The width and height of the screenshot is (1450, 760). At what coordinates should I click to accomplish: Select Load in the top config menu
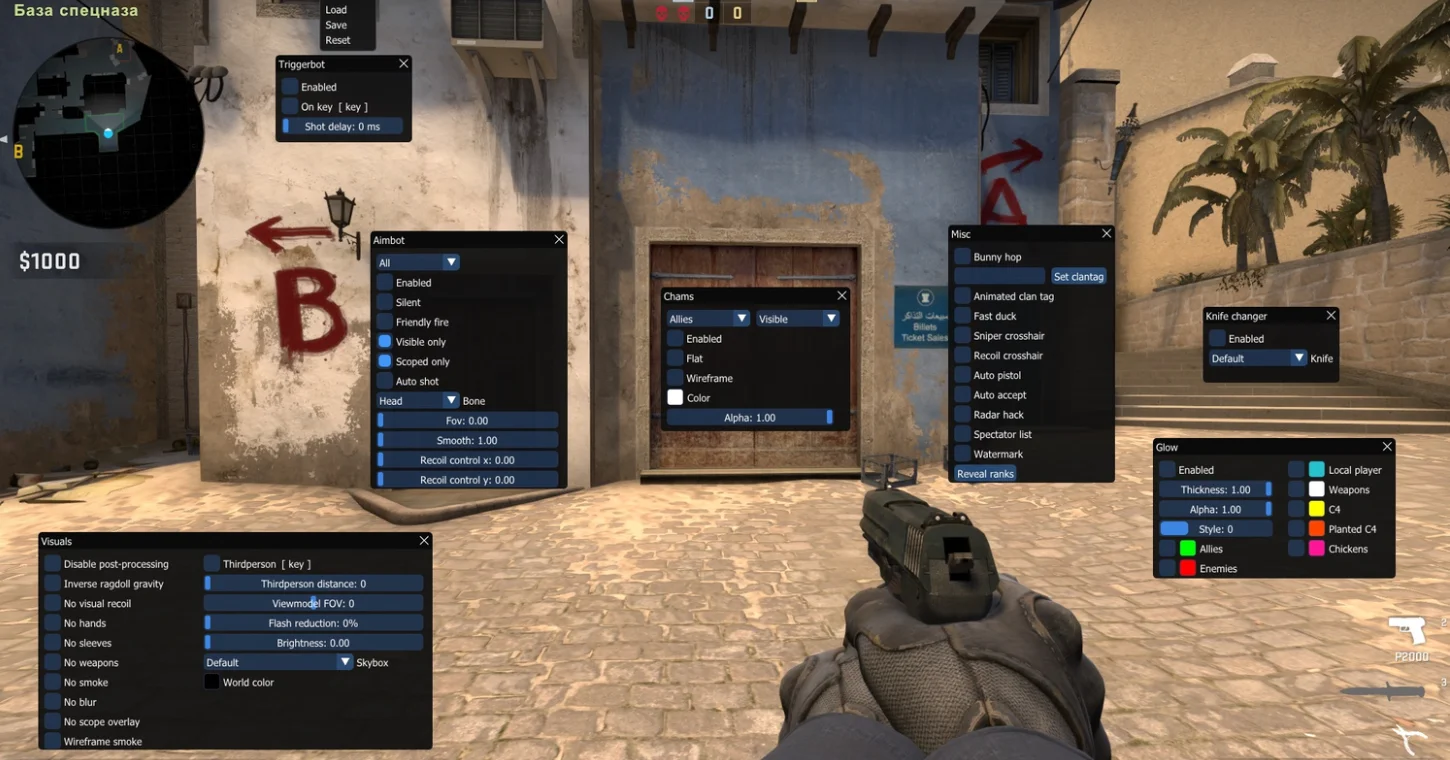[x=336, y=10]
